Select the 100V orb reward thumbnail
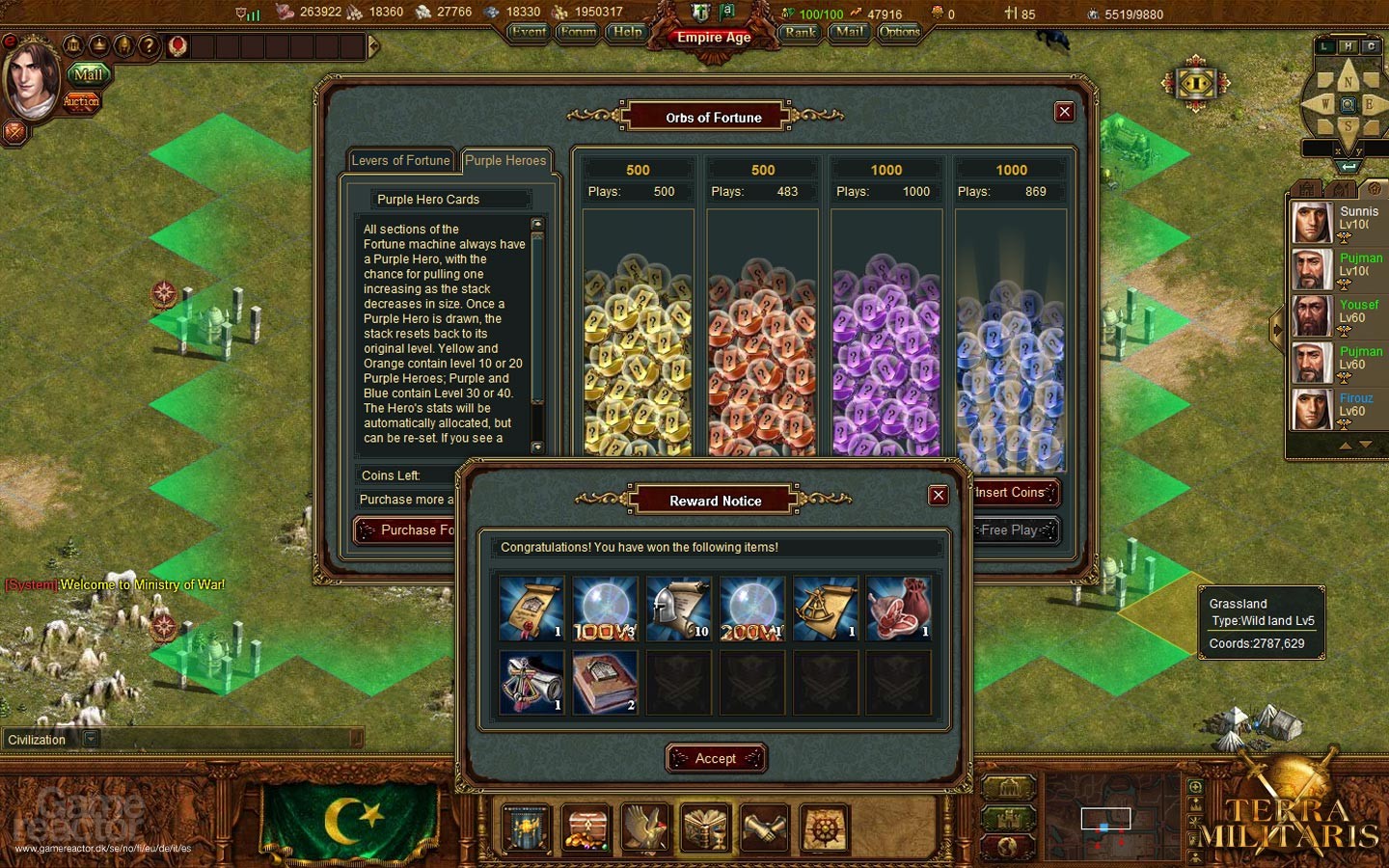This screenshot has height=868, width=1389. point(605,608)
